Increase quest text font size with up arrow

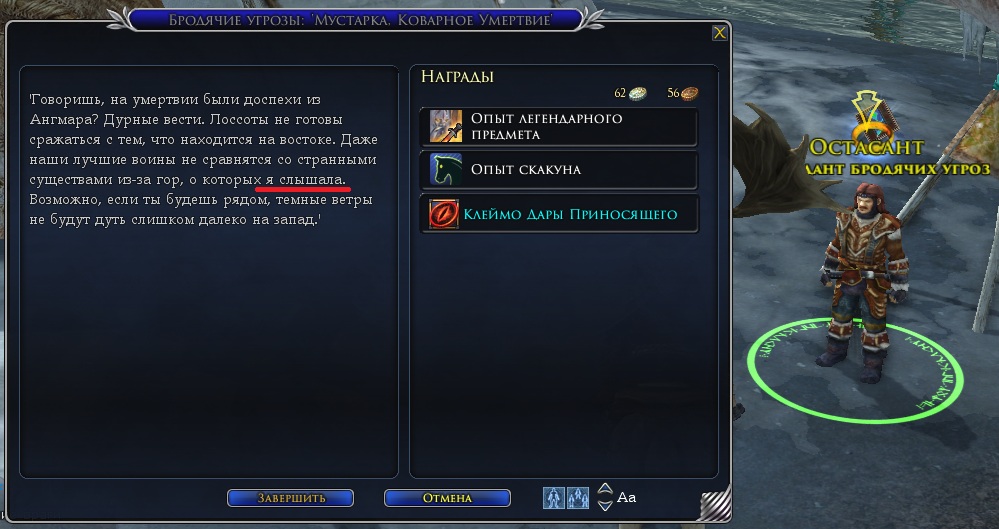605,490
